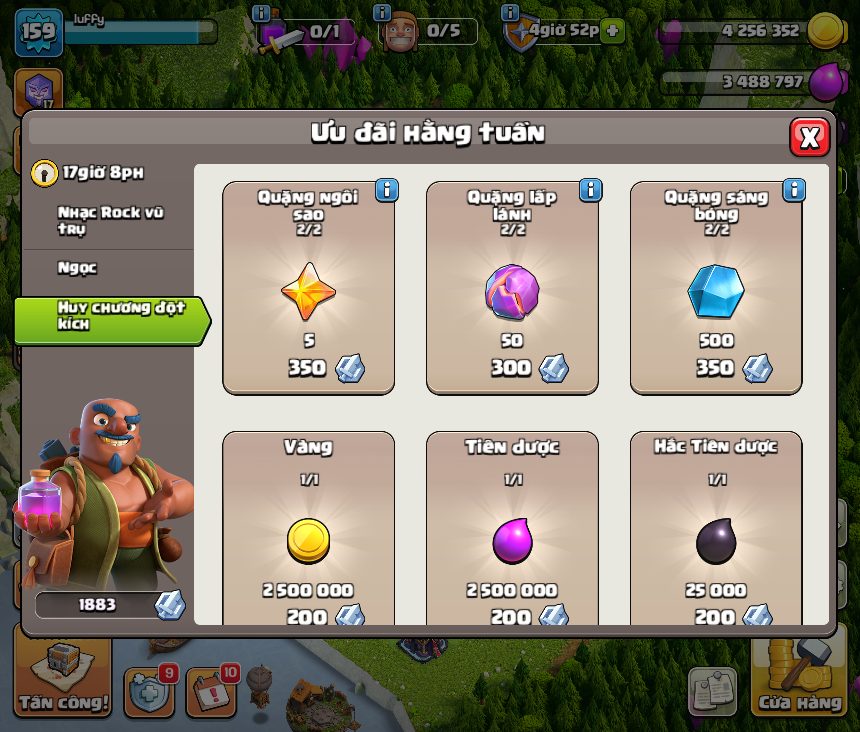
Task: Show info for Quặng sáng bóng
Action: click(x=794, y=190)
